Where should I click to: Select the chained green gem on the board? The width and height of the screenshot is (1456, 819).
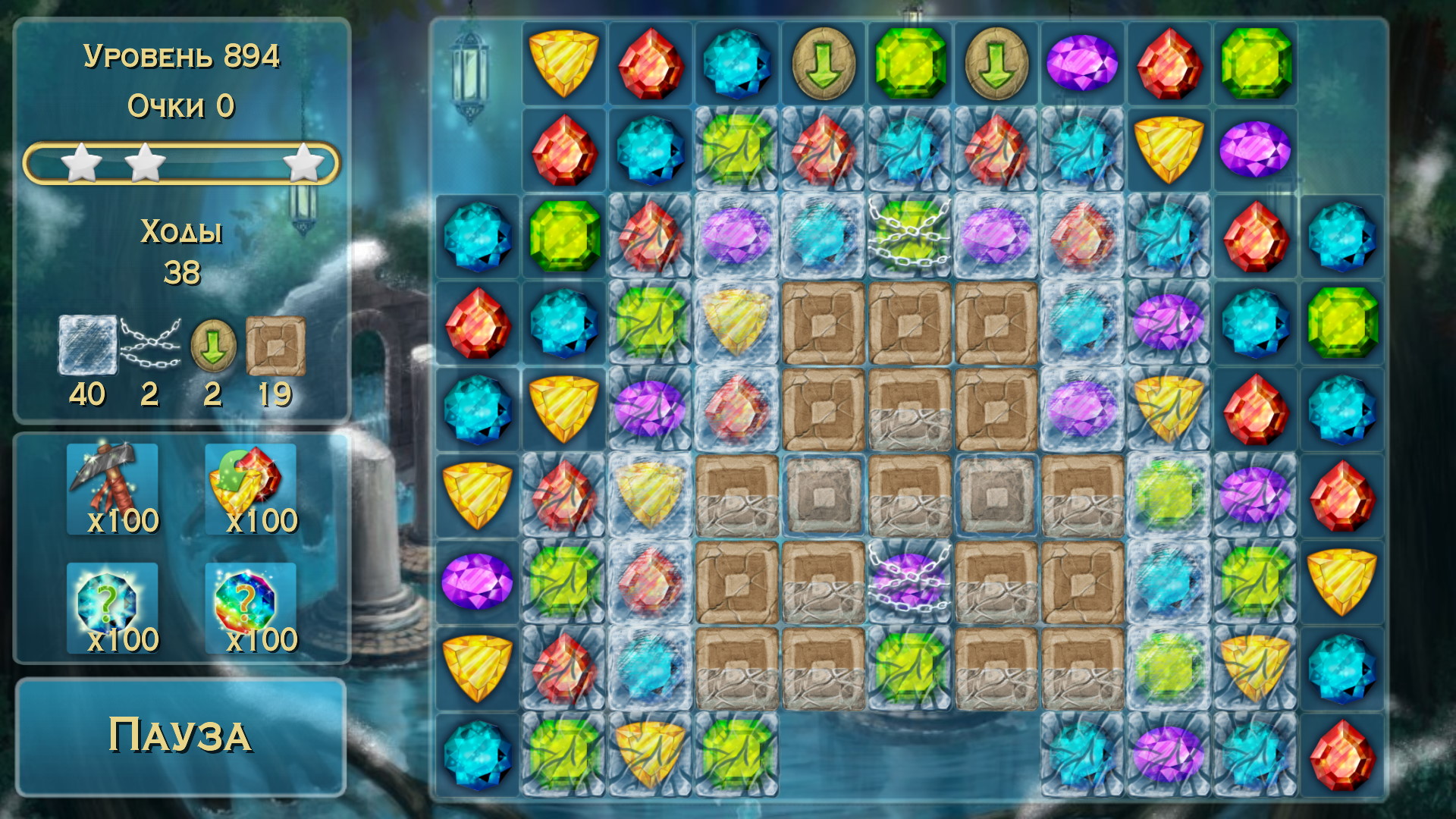tap(908, 235)
